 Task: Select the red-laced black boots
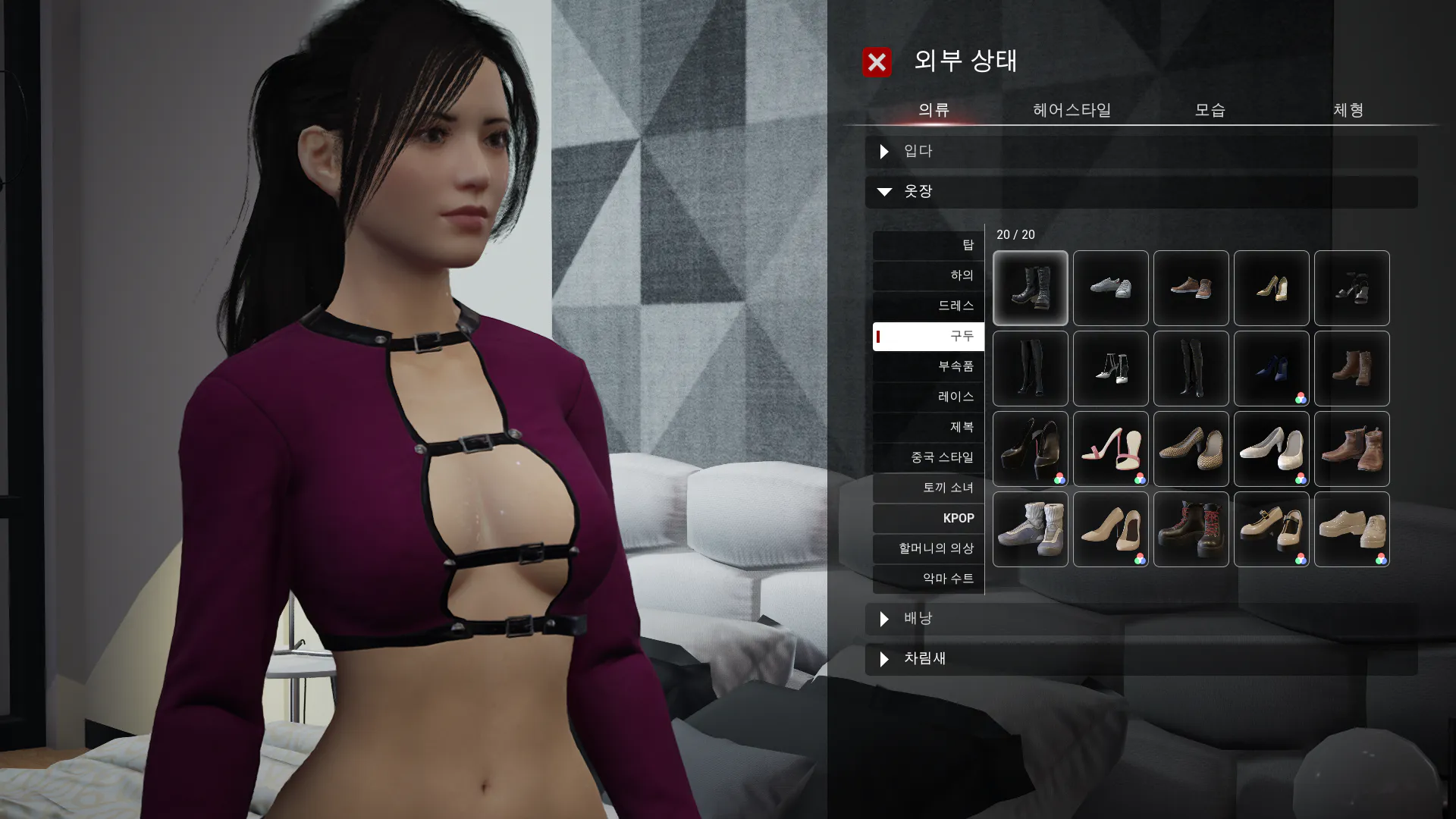click(x=1191, y=529)
